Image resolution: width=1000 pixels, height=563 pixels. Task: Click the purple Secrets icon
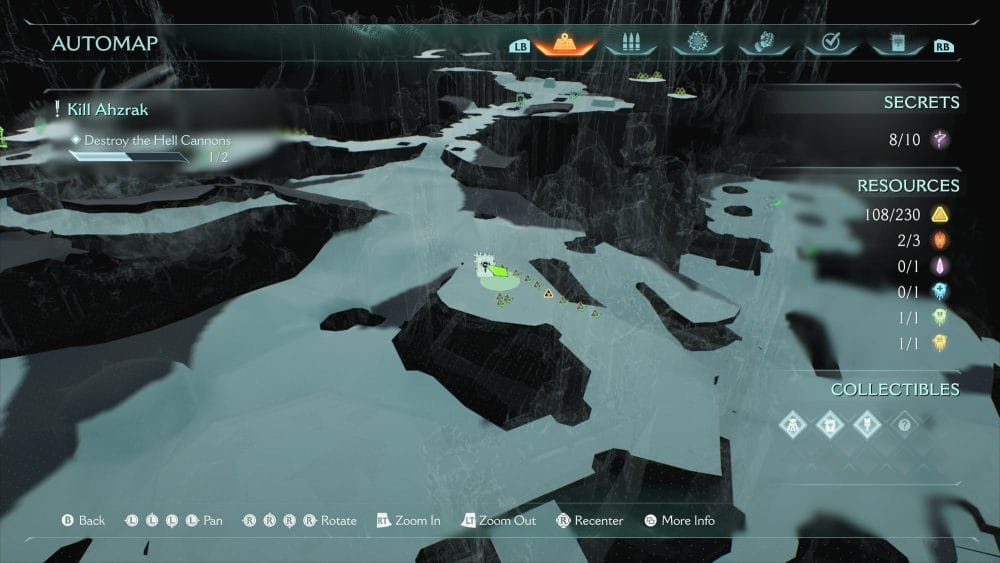940,140
